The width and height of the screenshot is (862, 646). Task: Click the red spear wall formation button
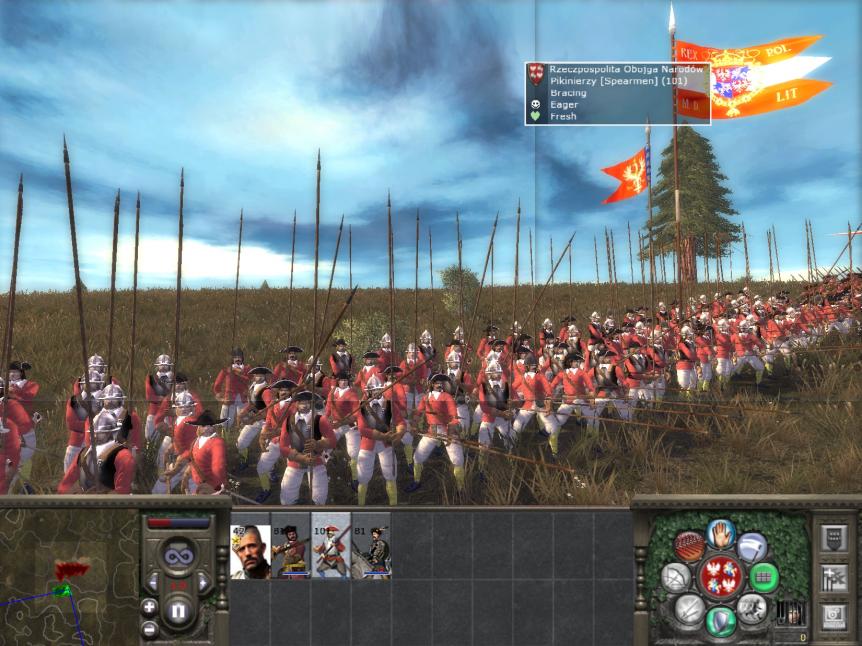click(x=688, y=546)
